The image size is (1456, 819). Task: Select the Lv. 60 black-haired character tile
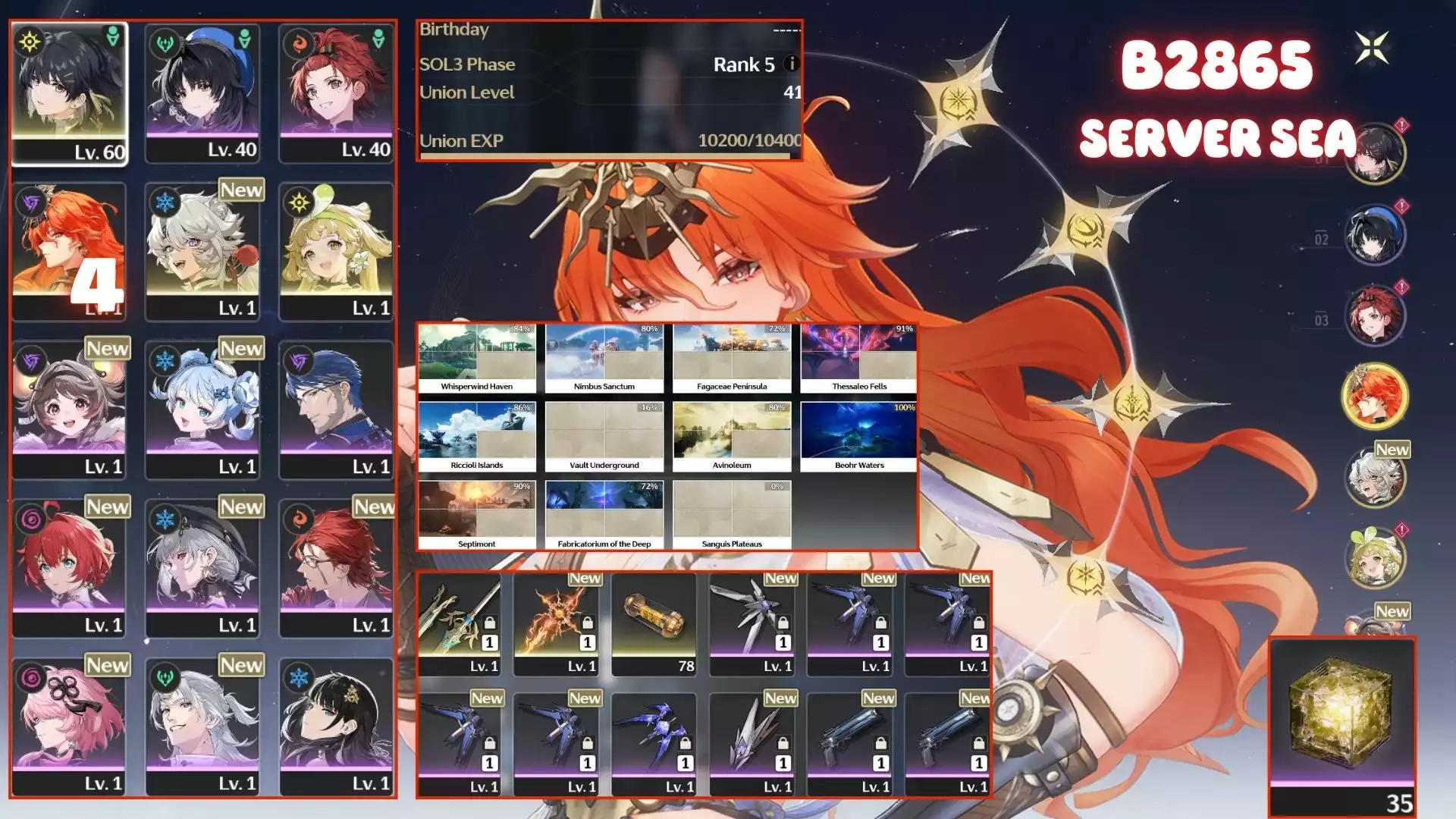coord(69,93)
